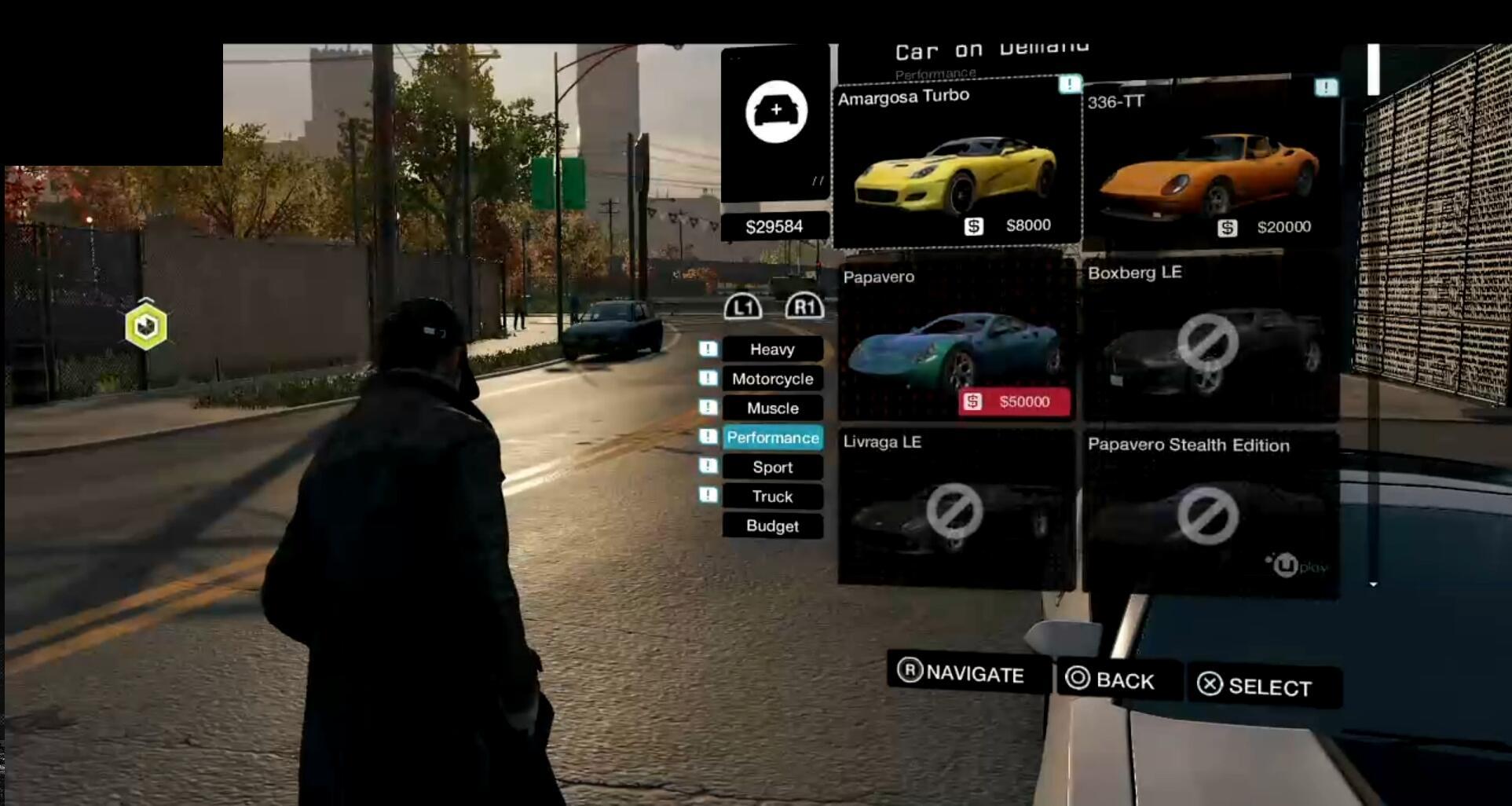
Task: Open the Budget vehicle category
Action: [772, 526]
